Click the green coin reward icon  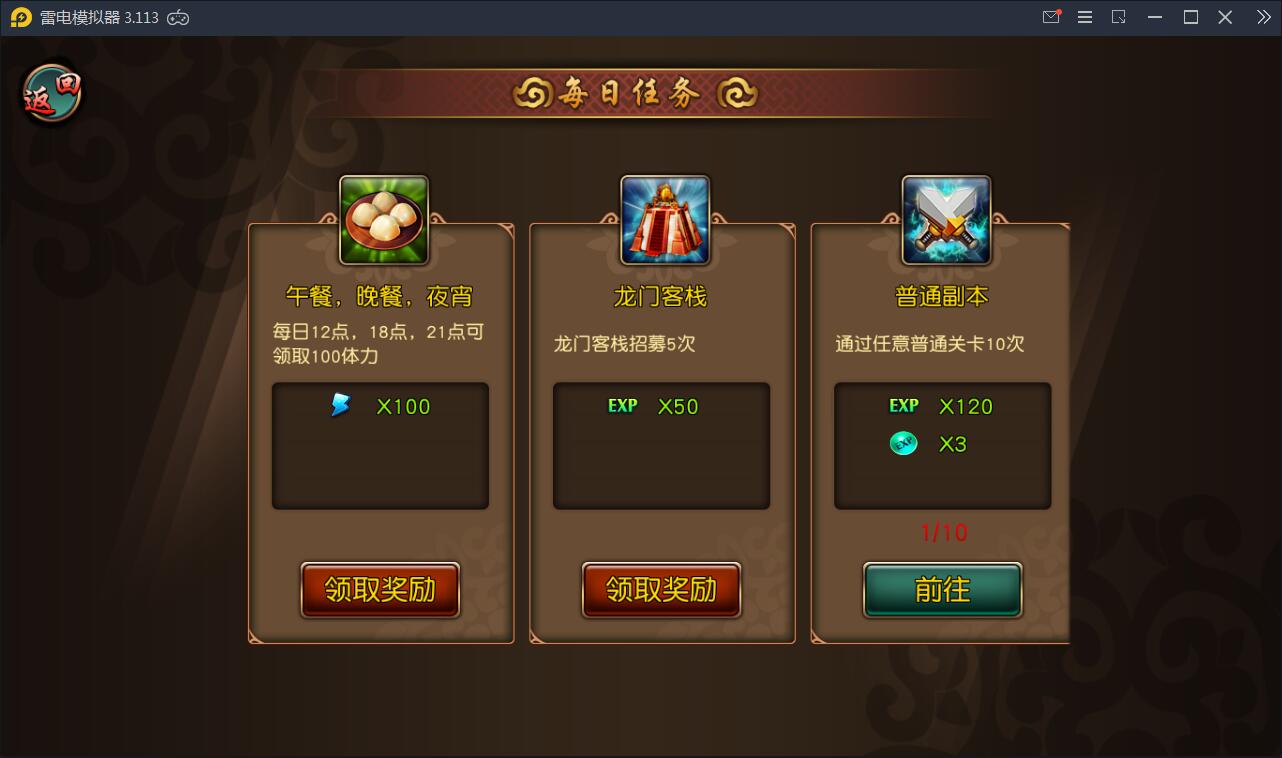(903, 444)
